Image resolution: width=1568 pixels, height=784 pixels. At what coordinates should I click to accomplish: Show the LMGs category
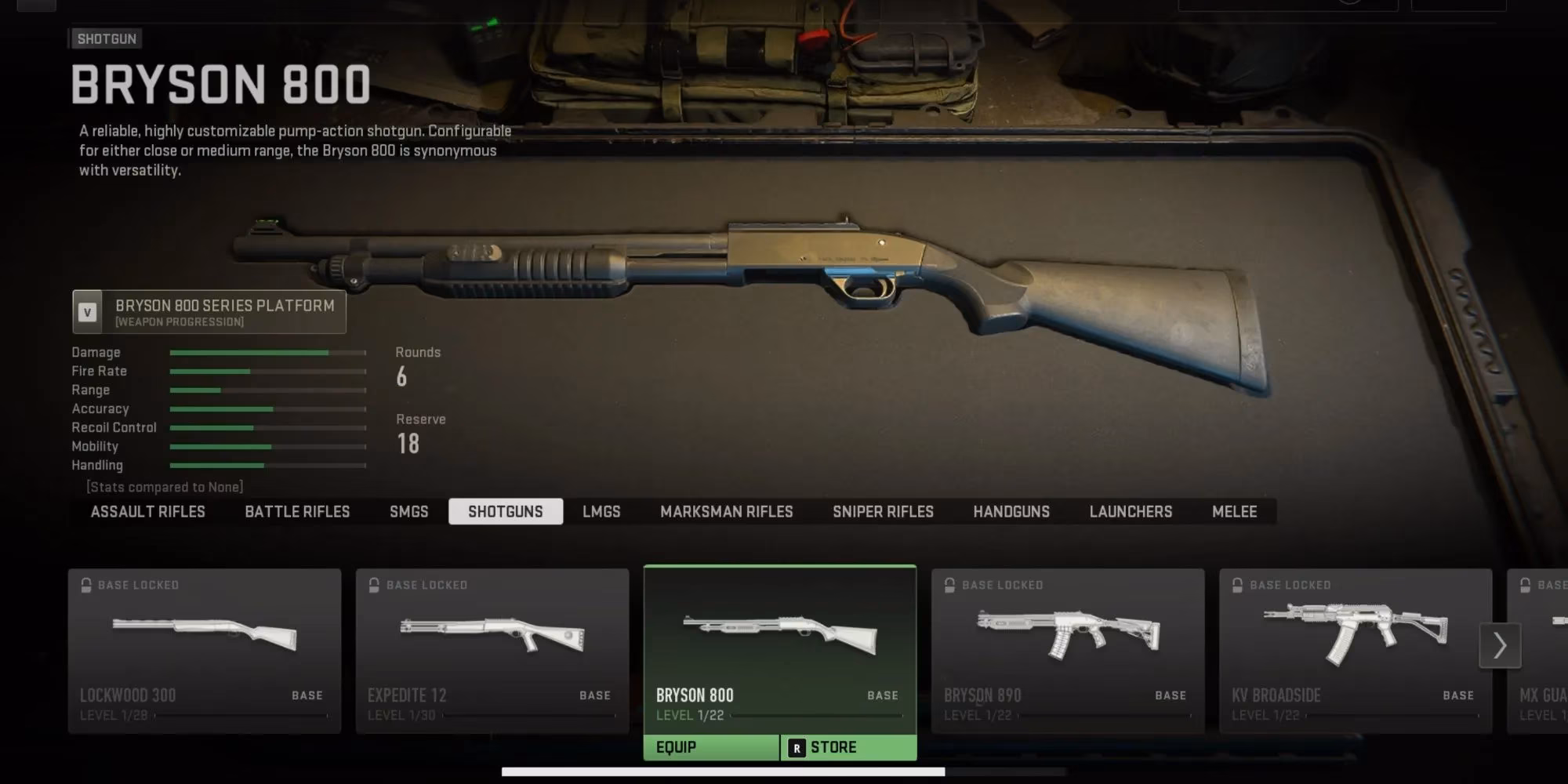pyautogui.click(x=601, y=512)
